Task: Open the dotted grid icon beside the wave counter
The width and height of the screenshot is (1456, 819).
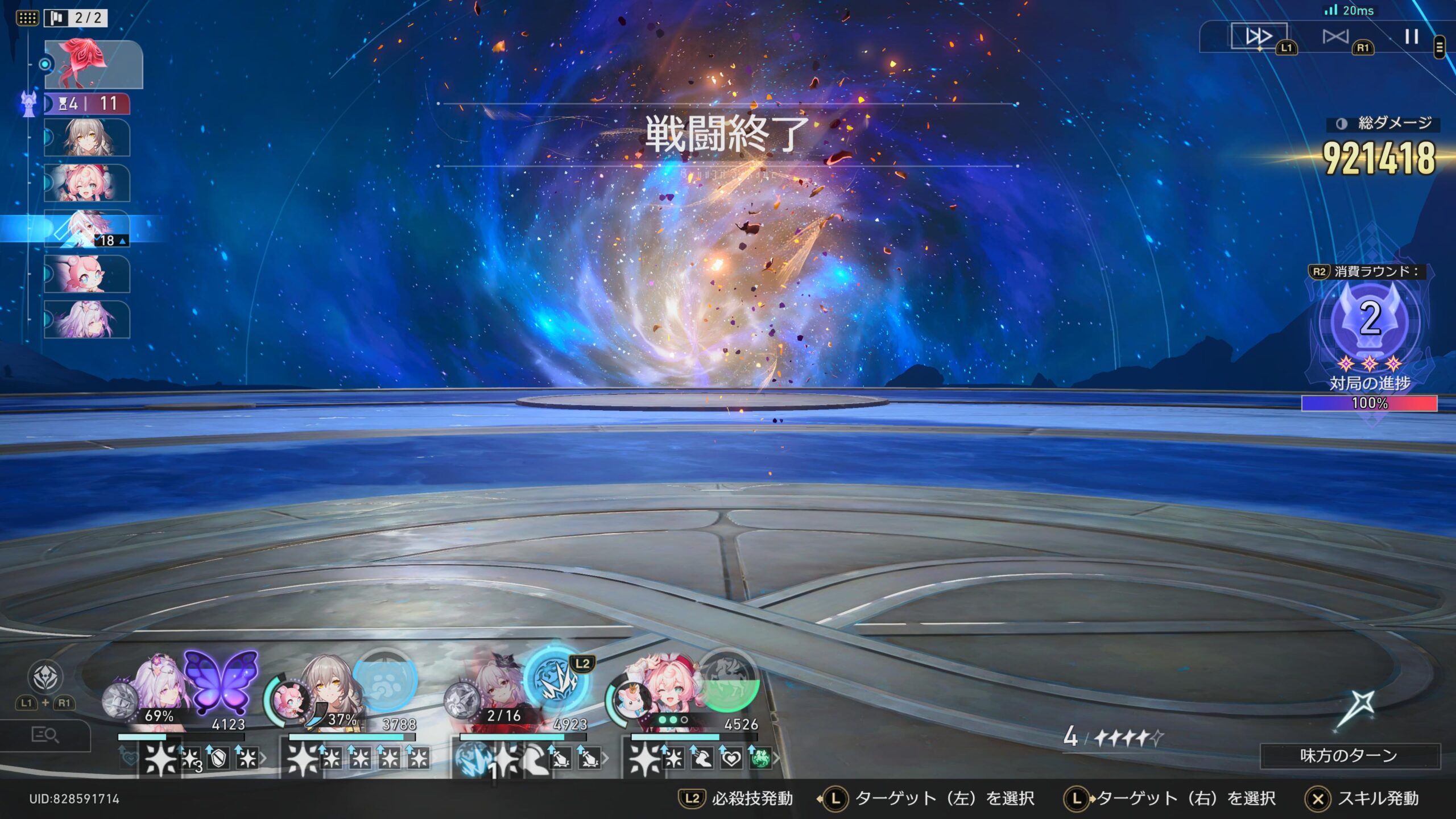Action: pyautogui.click(x=27, y=18)
